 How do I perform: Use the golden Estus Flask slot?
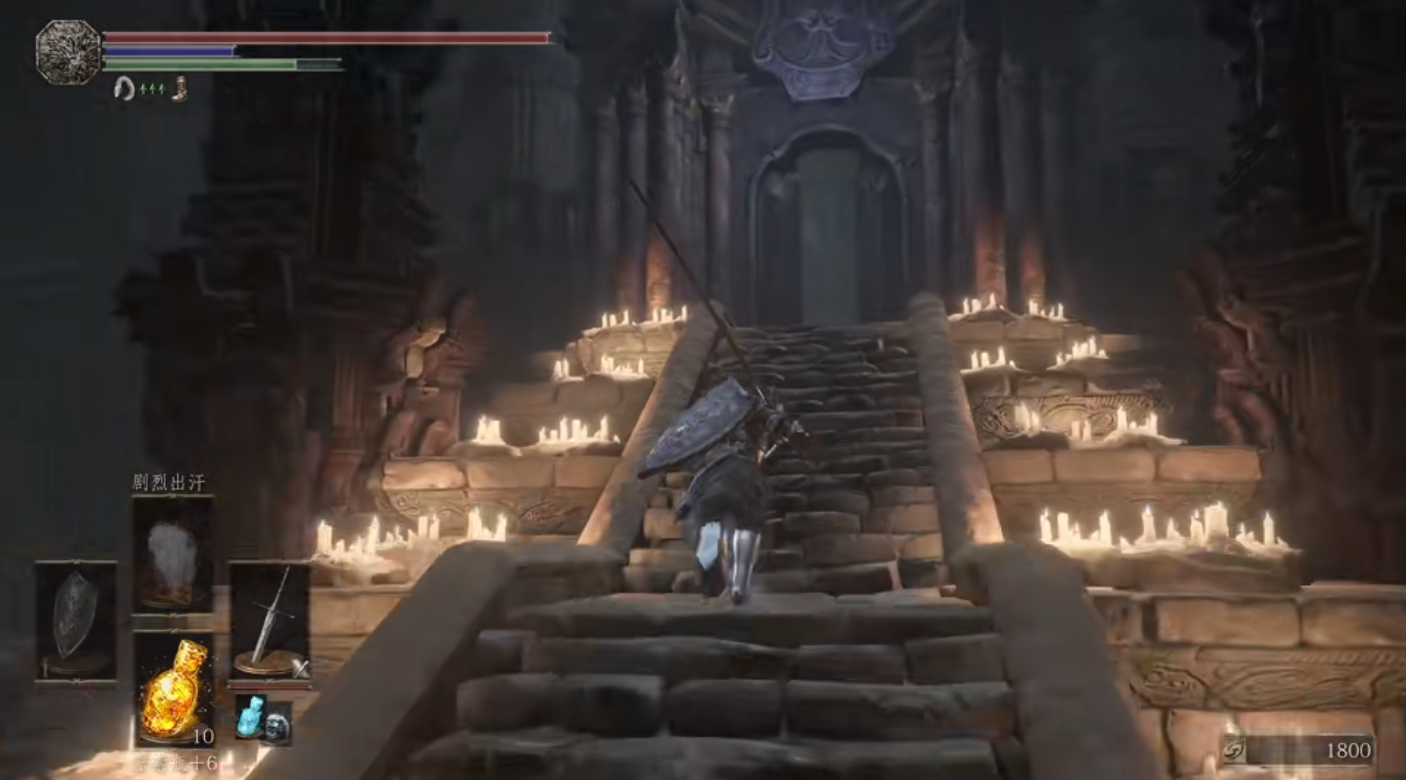coord(172,689)
